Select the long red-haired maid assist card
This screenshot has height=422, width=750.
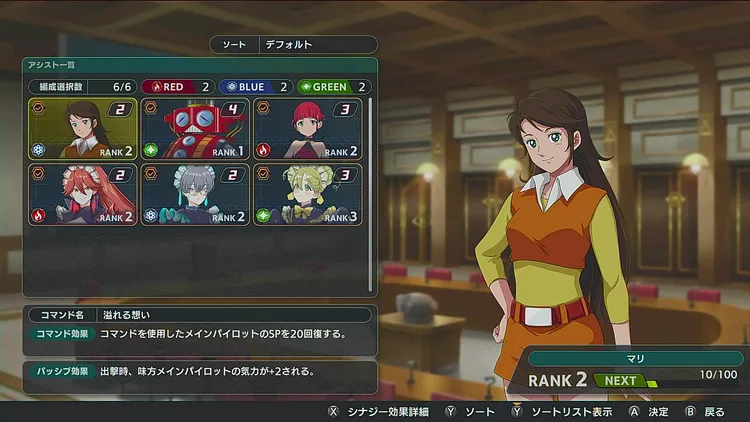[x=83, y=195]
